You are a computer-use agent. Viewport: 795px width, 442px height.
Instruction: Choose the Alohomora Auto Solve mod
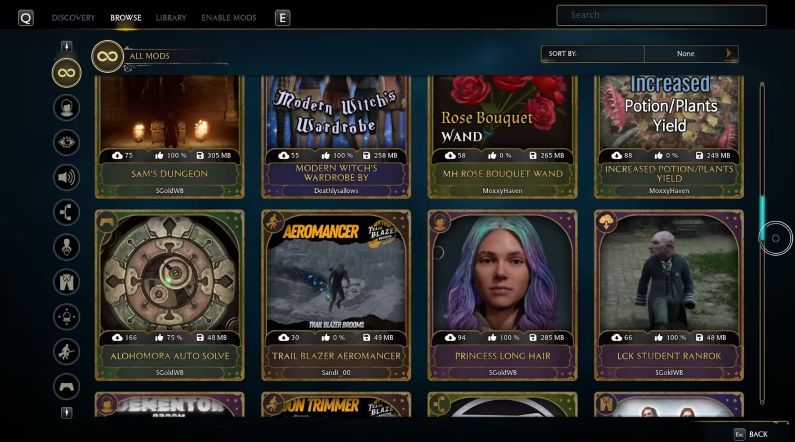(169, 295)
